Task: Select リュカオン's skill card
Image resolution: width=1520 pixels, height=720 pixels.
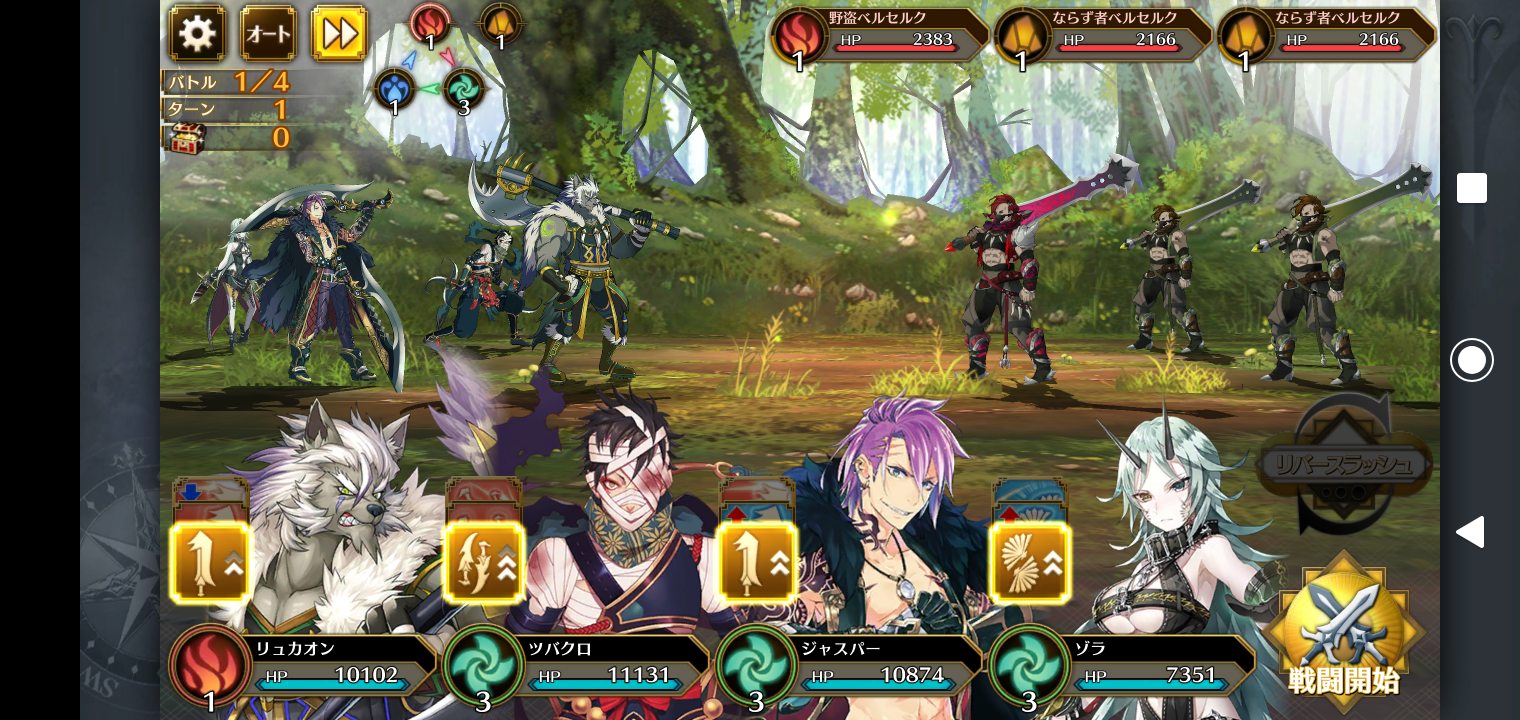Action: click(210, 562)
